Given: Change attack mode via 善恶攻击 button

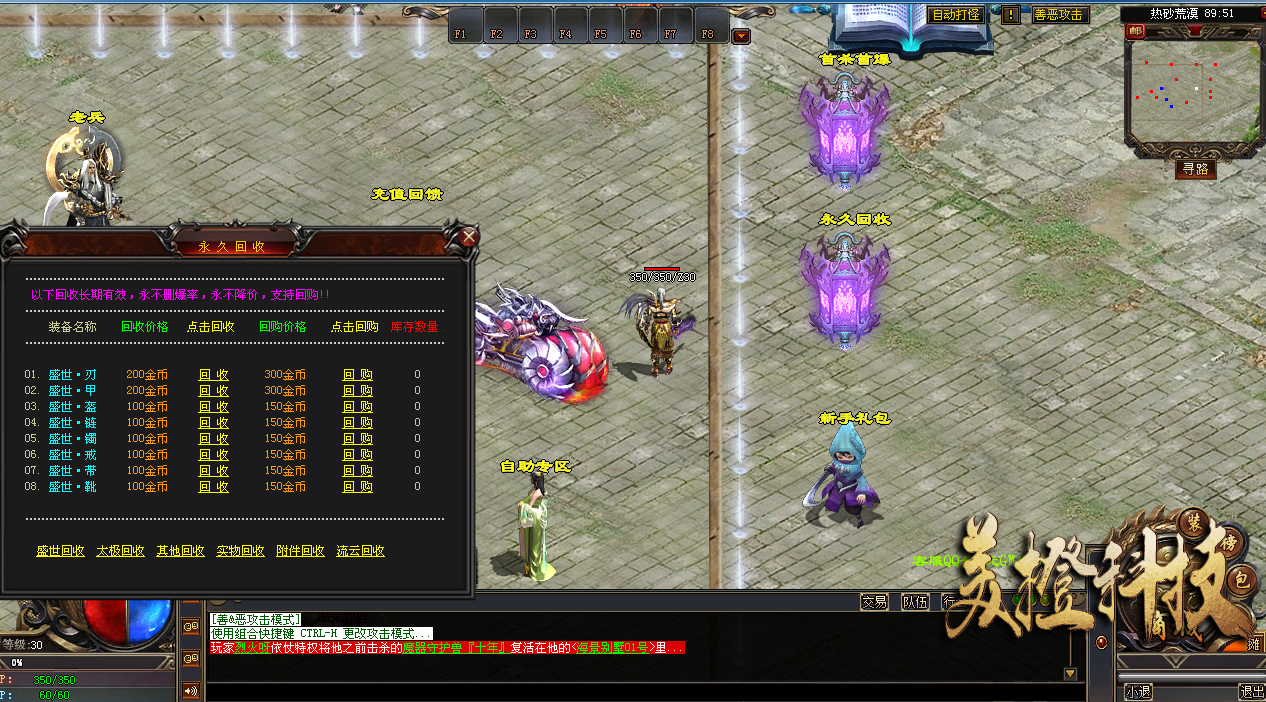Looking at the screenshot, I should (x=1059, y=15).
